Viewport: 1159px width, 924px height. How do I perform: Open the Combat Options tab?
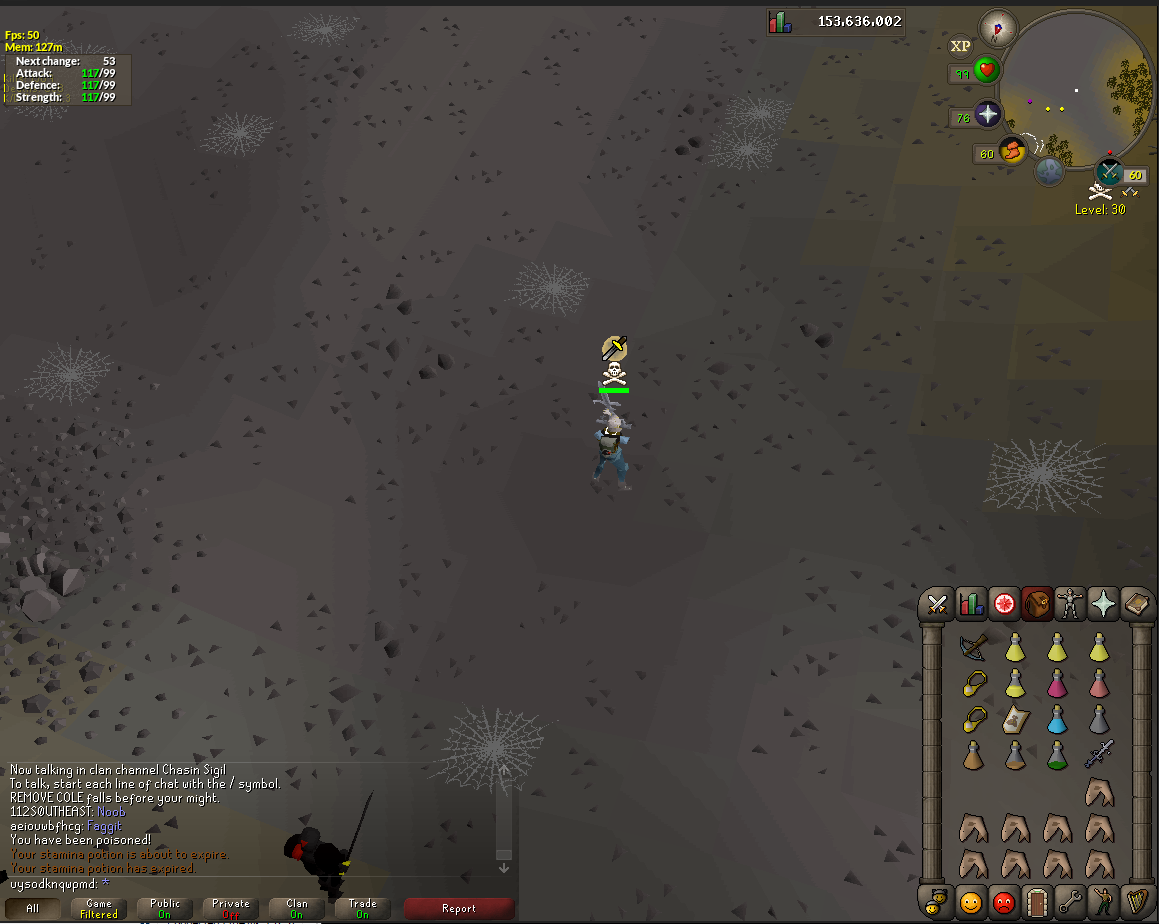point(937,604)
